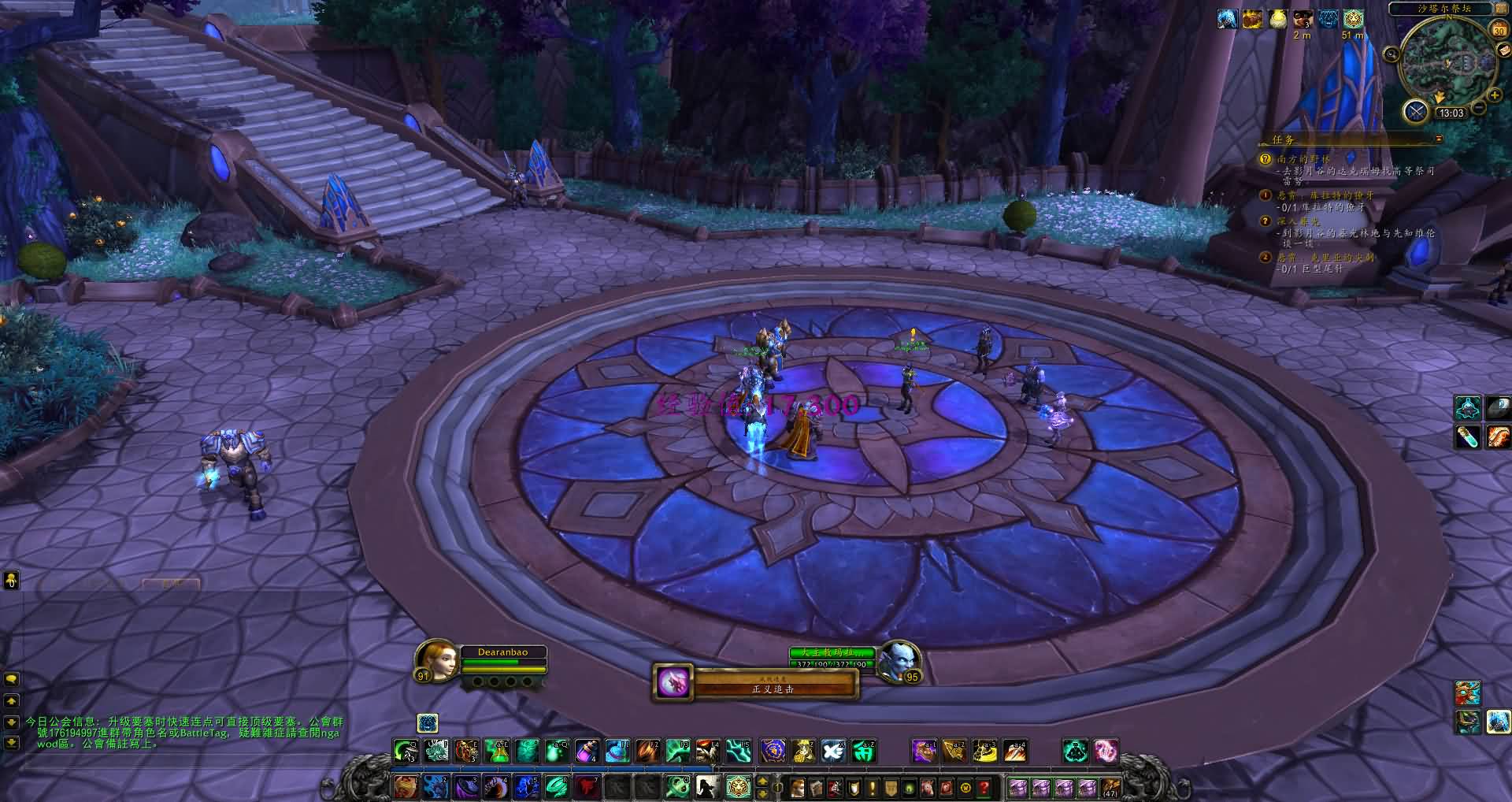This screenshot has height=802, width=1512.
Task: Click the yellow sack buff icon
Action: coord(1277,19)
